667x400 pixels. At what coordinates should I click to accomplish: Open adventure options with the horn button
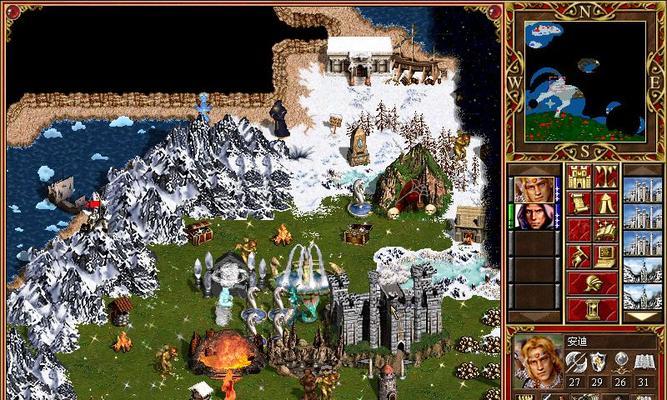click(579, 256)
